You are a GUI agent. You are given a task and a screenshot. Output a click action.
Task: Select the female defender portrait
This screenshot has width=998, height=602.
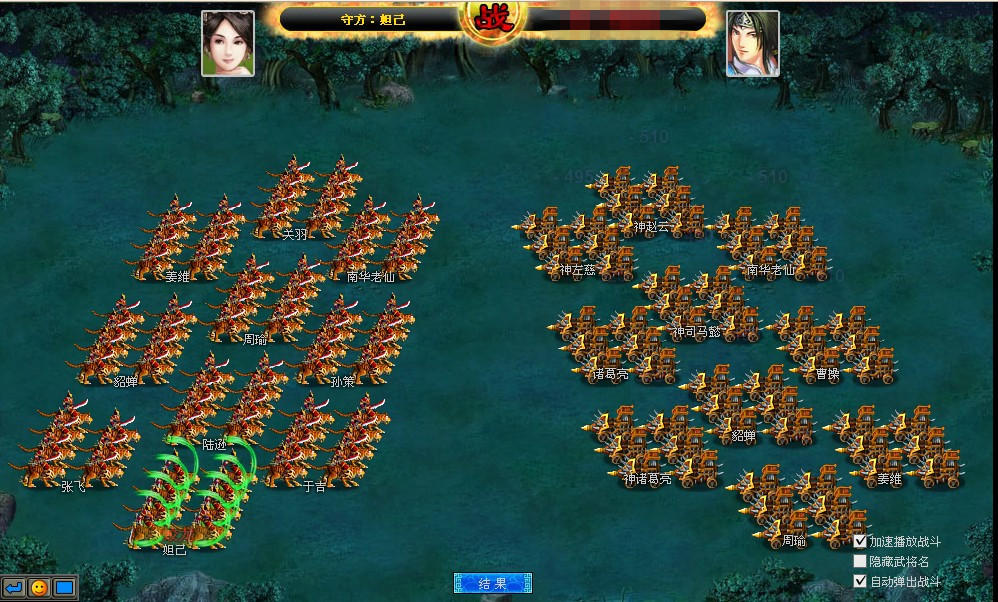click(x=227, y=43)
